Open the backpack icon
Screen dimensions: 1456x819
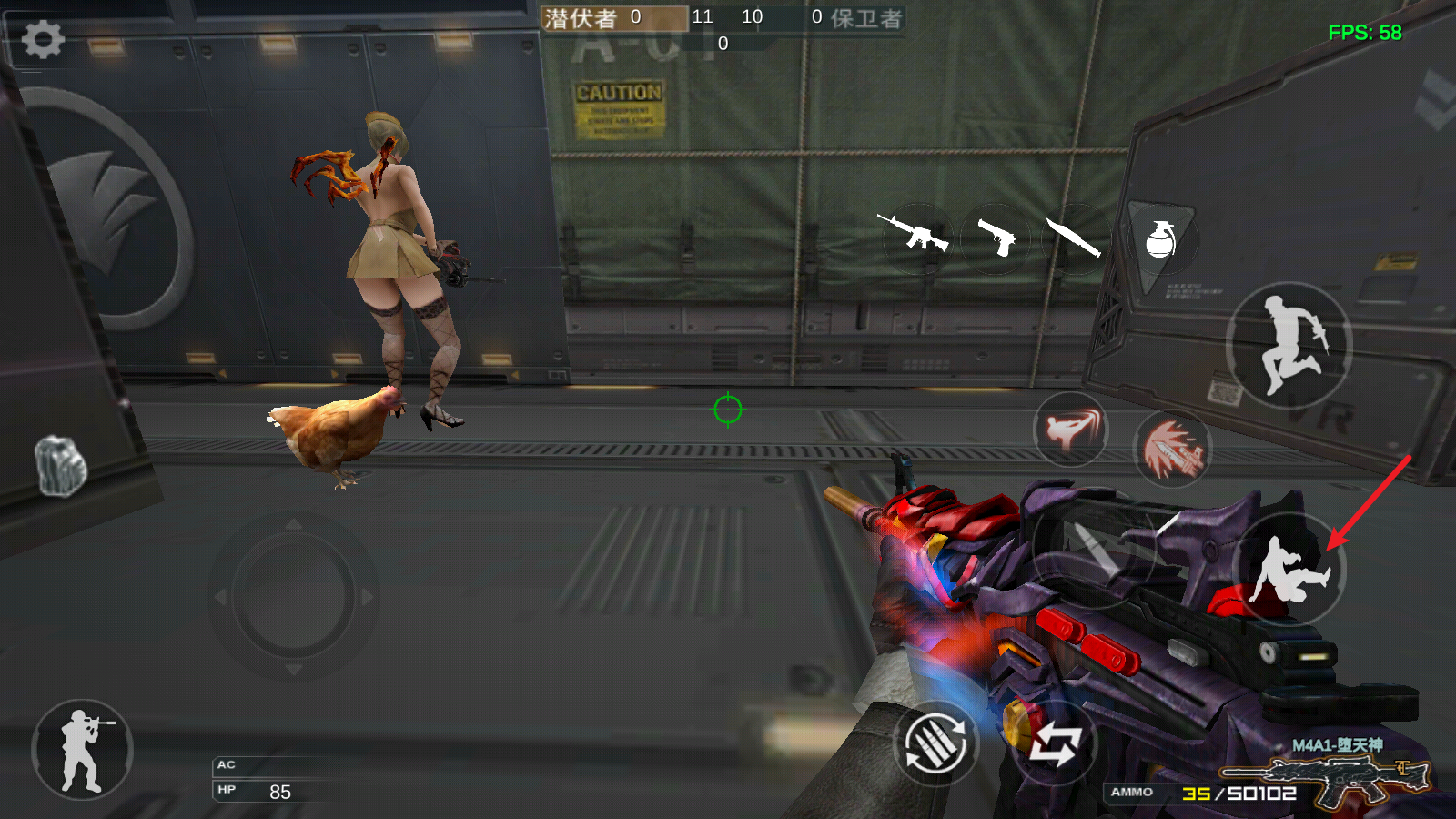61,467
